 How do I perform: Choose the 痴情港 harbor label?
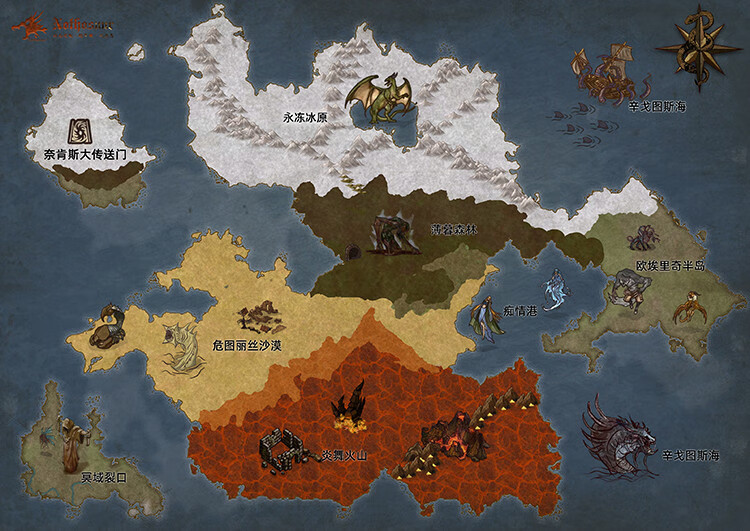[519, 311]
